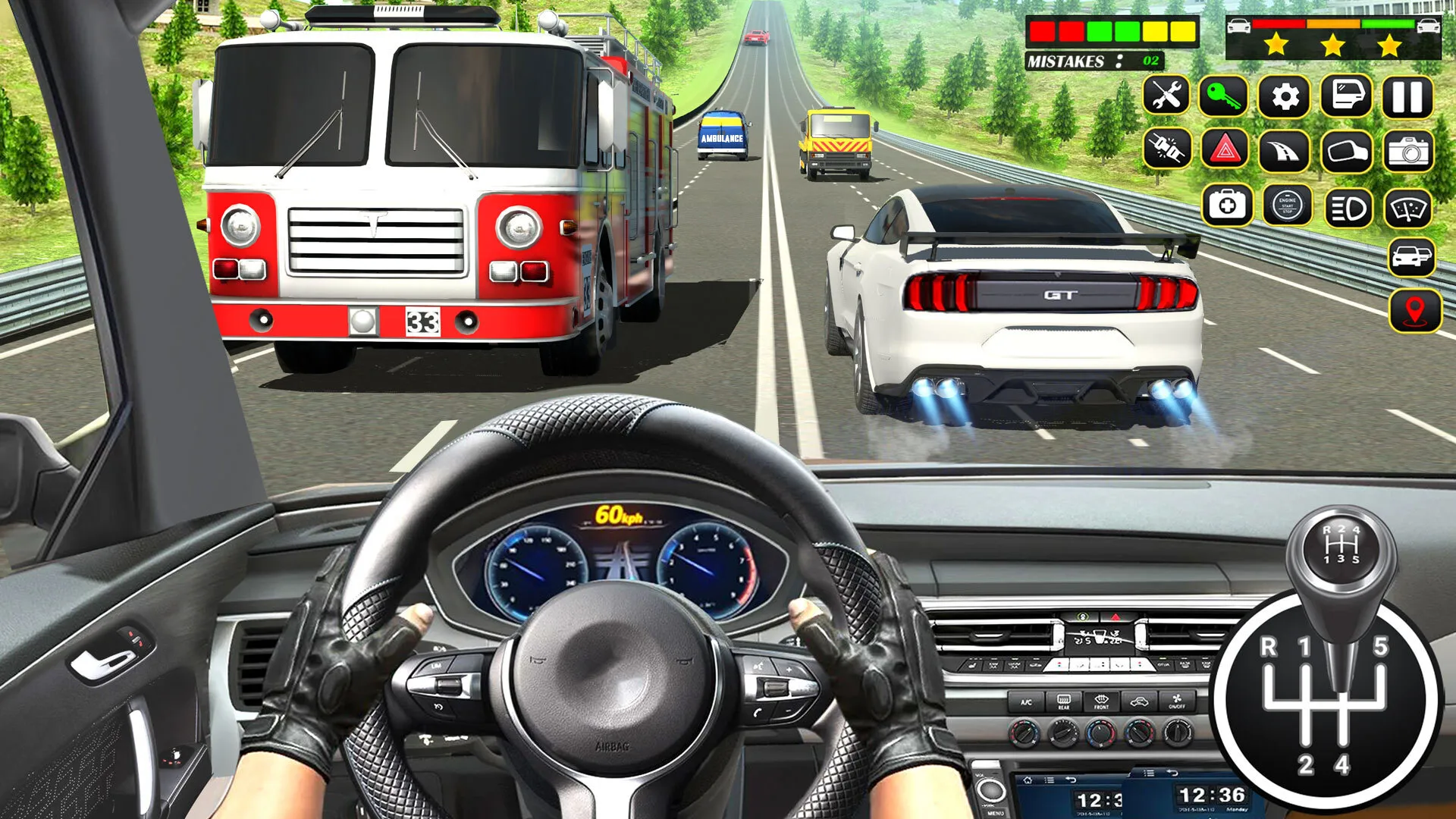1456x819 pixels.
Task: Tap the seatbelt icon
Action: pyautogui.click(x=1168, y=152)
